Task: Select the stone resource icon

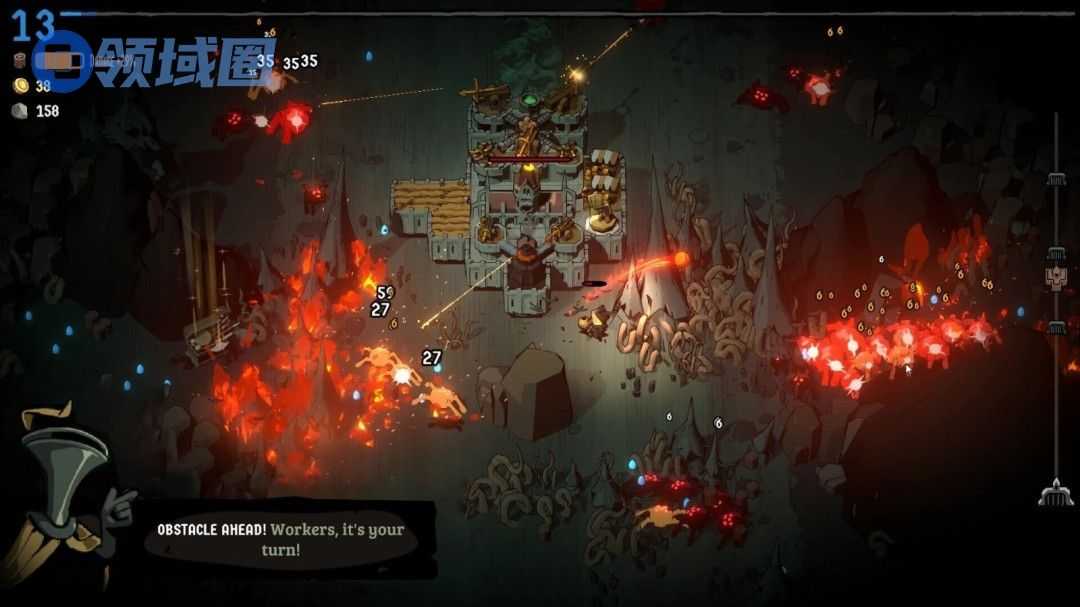Action: (20, 111)
